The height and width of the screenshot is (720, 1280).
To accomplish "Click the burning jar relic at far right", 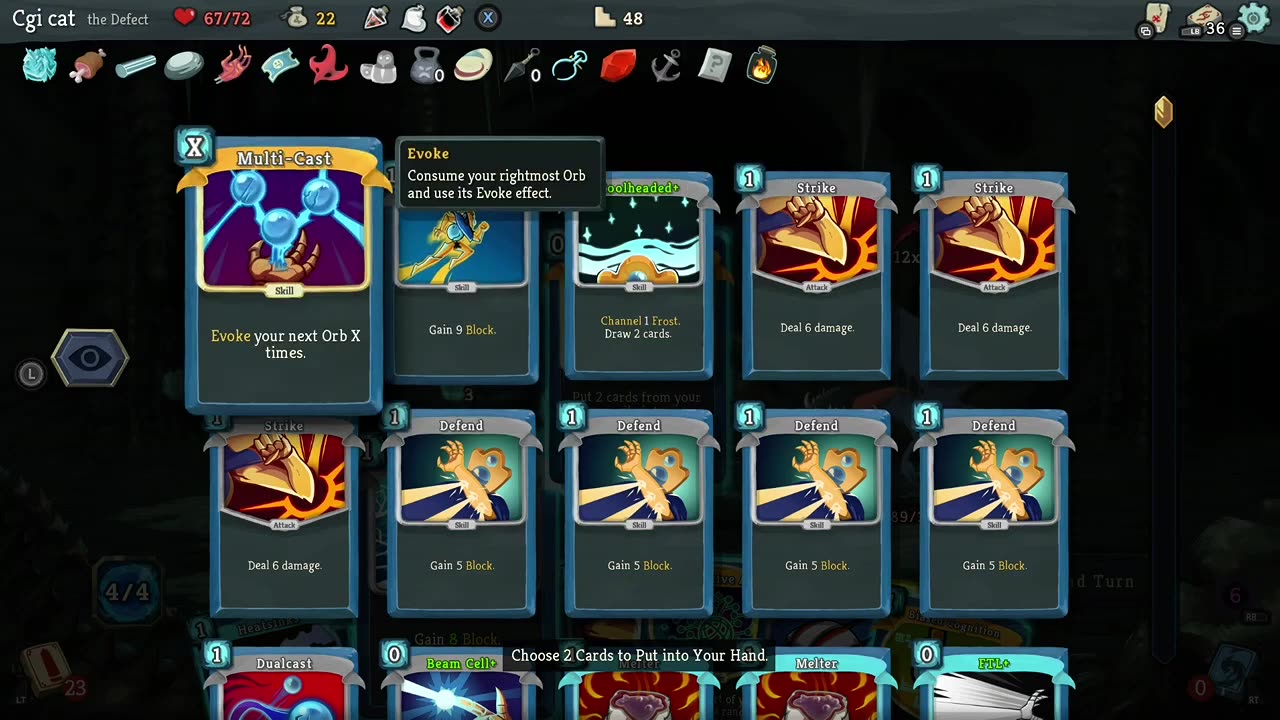I will pos(761,64).
